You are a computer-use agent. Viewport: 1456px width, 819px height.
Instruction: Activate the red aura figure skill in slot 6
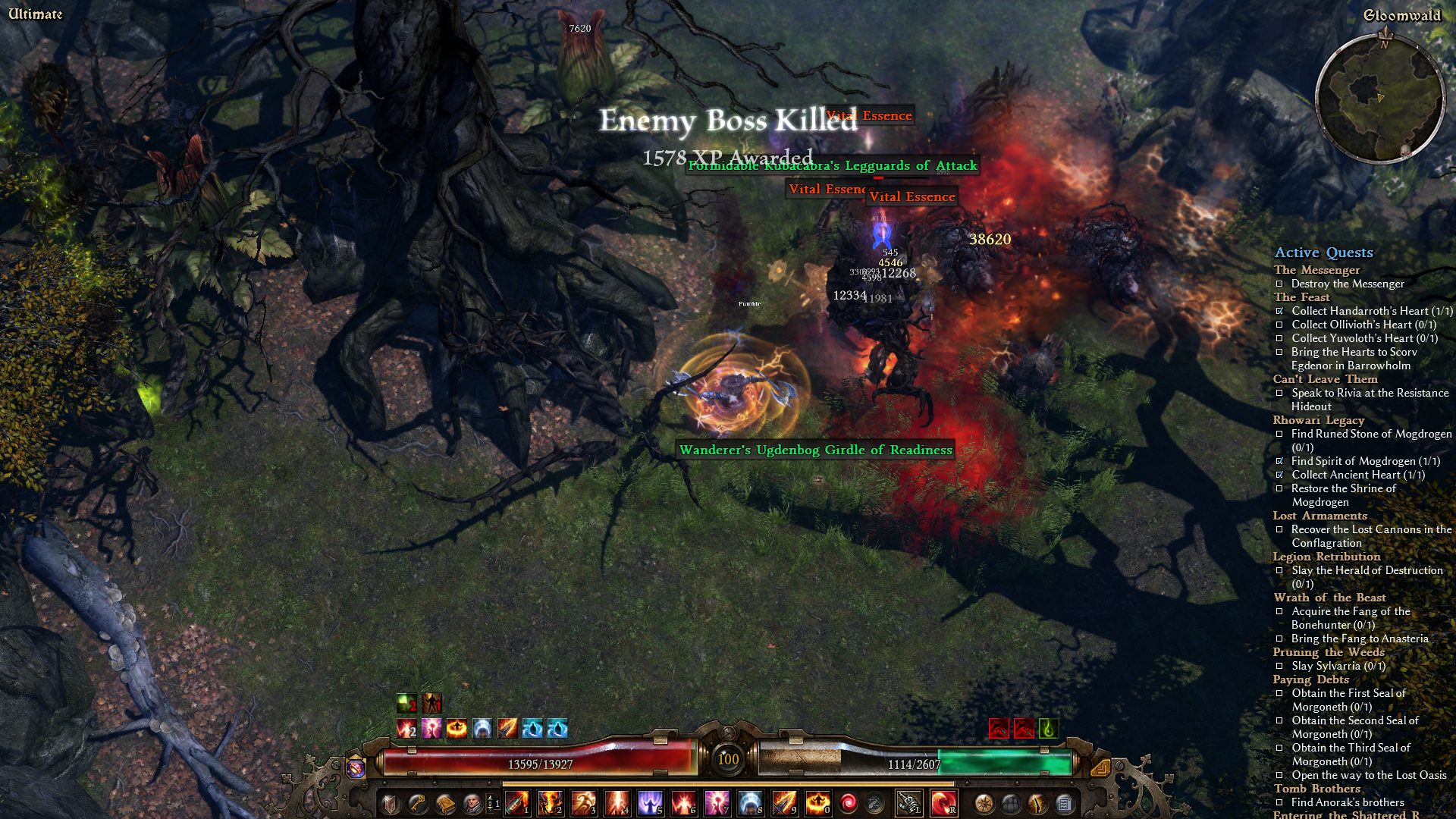point(683,802)
